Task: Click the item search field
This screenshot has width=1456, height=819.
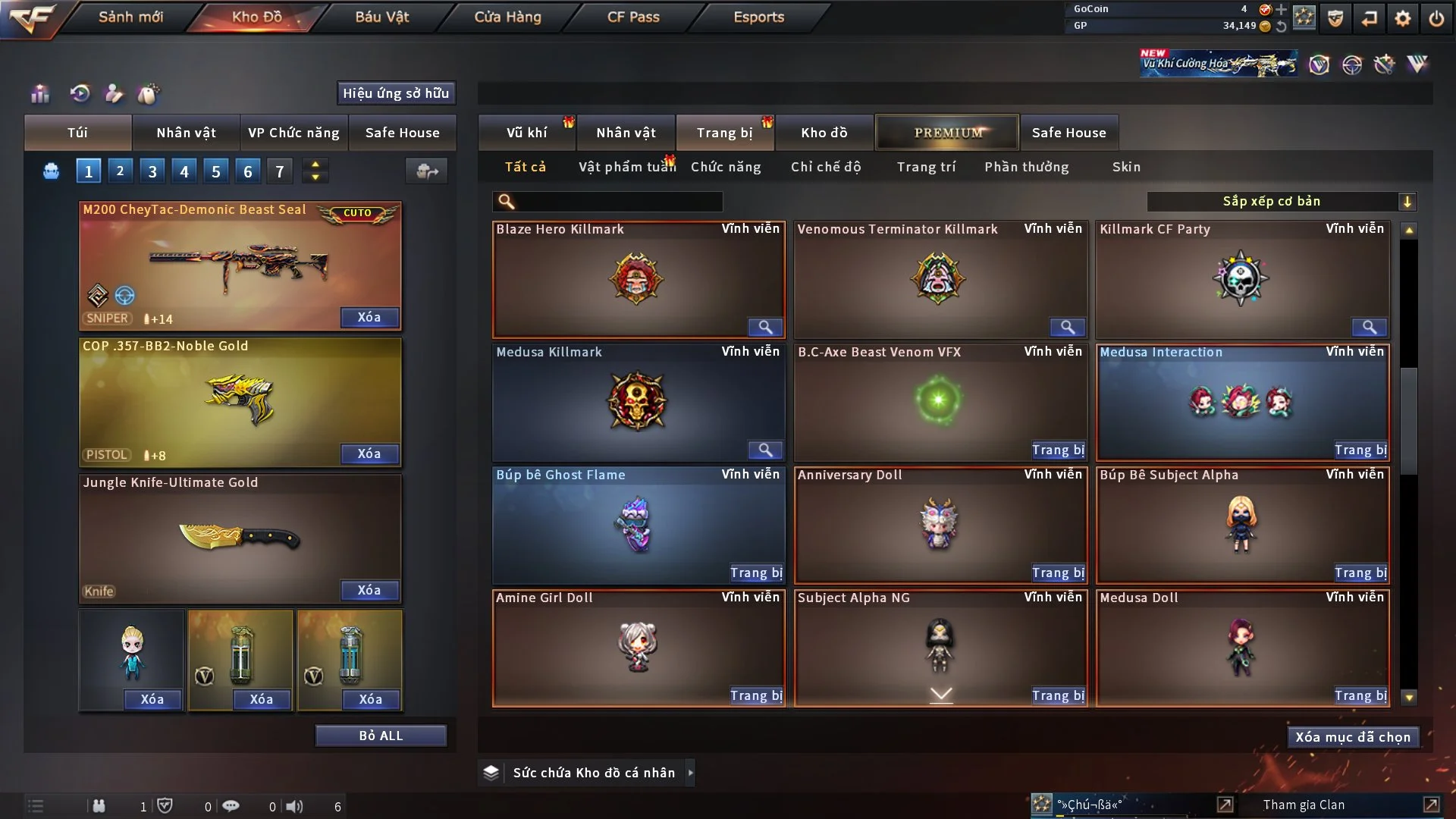Action: pos(618,202)
